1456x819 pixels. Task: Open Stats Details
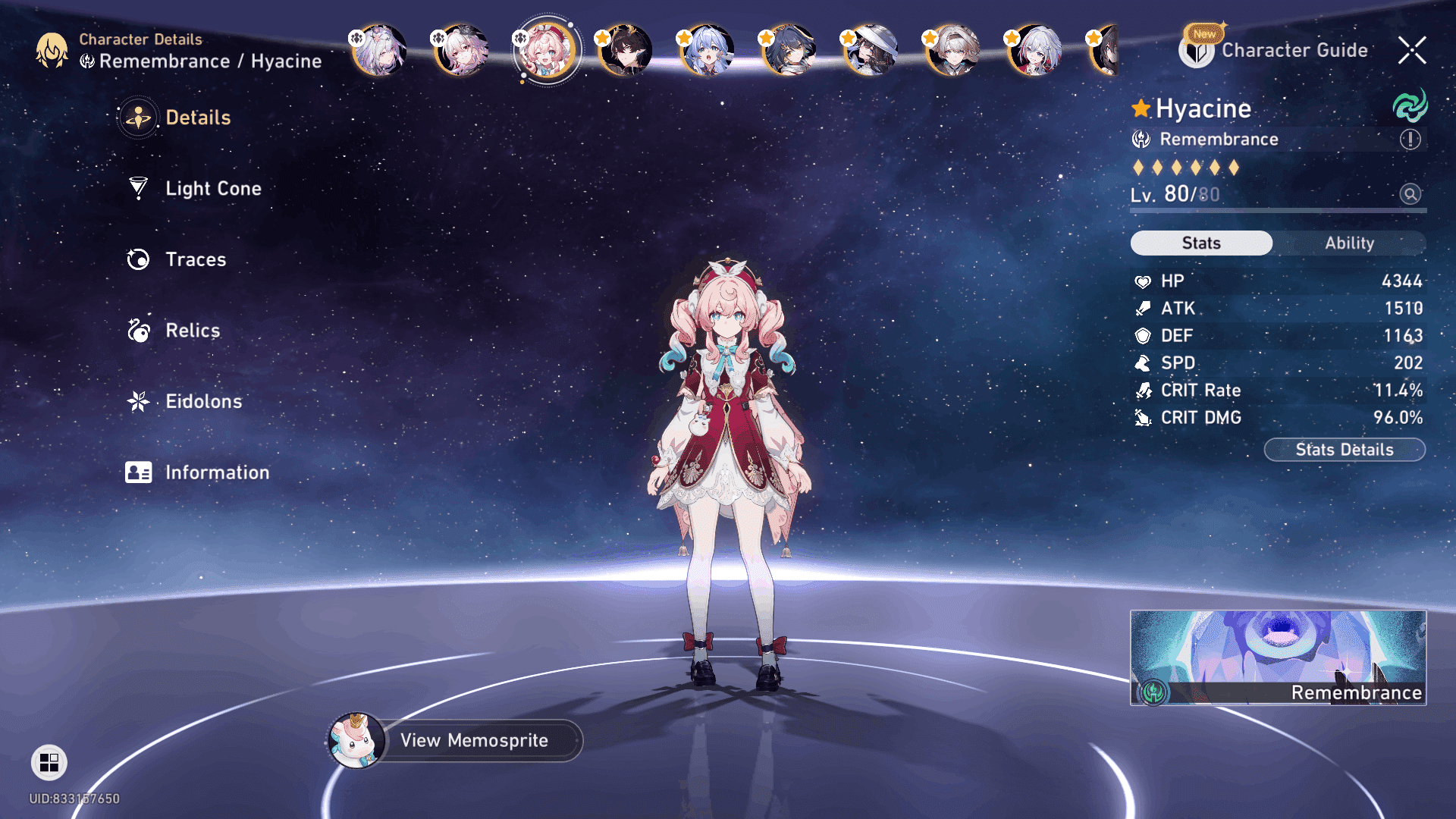(1344, 450)
